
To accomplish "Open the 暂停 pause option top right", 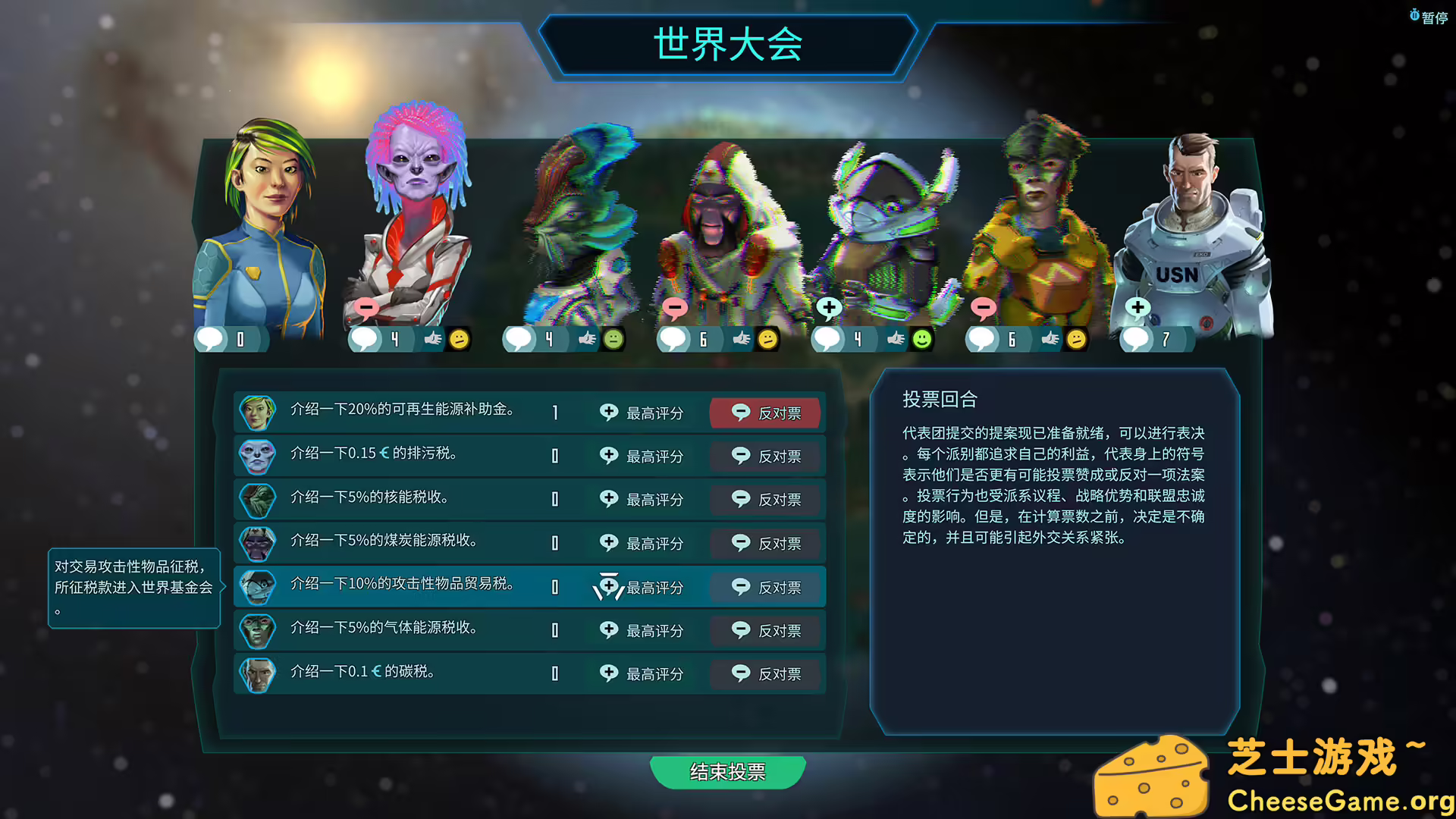I will [x=1432, y=13].
